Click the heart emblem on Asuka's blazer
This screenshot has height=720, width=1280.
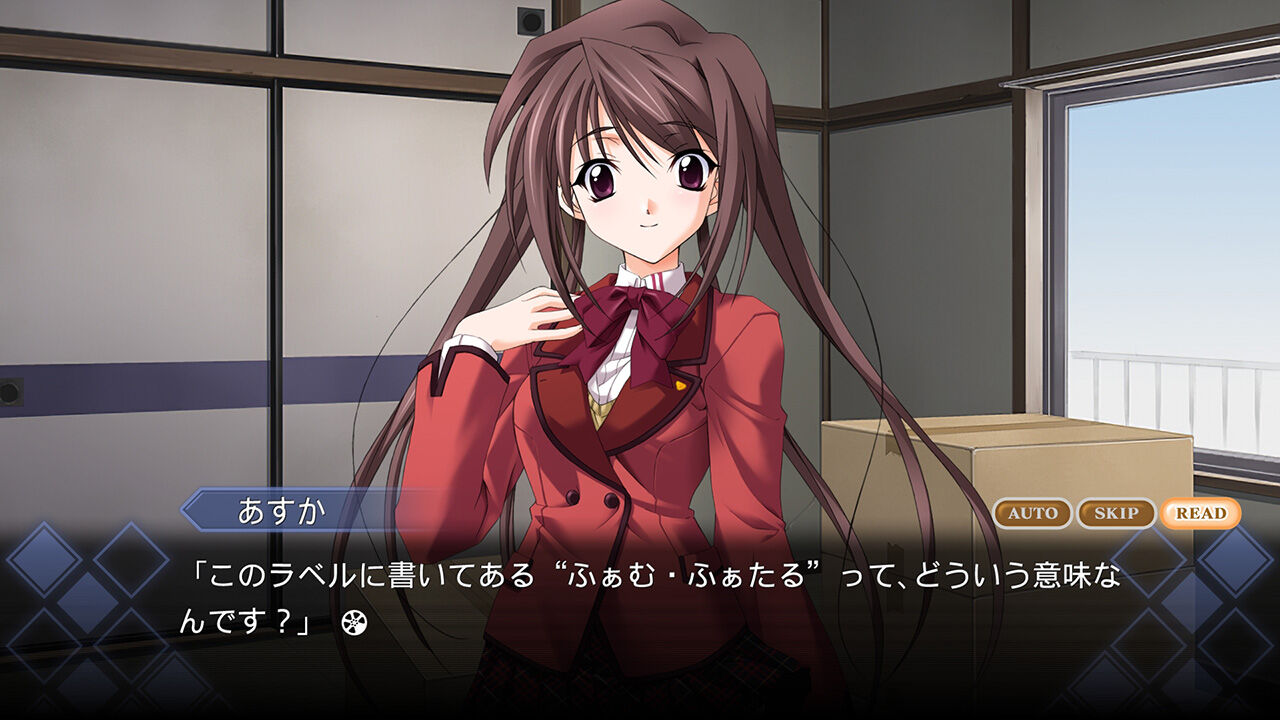tap(679, 384)
